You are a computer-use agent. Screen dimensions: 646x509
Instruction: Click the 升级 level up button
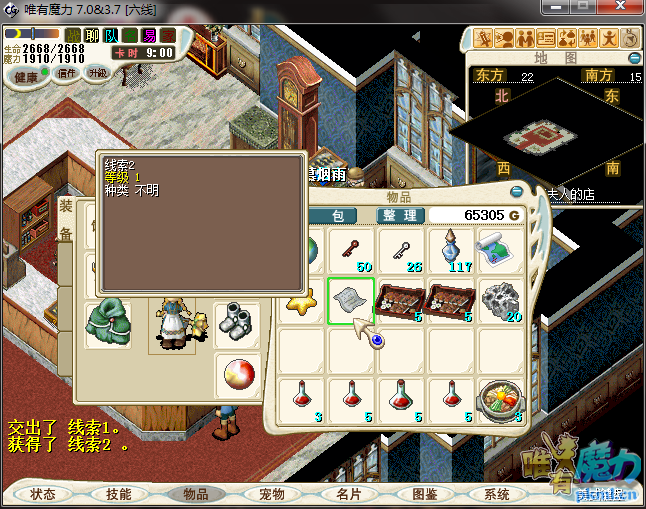(x=97, y=73)
